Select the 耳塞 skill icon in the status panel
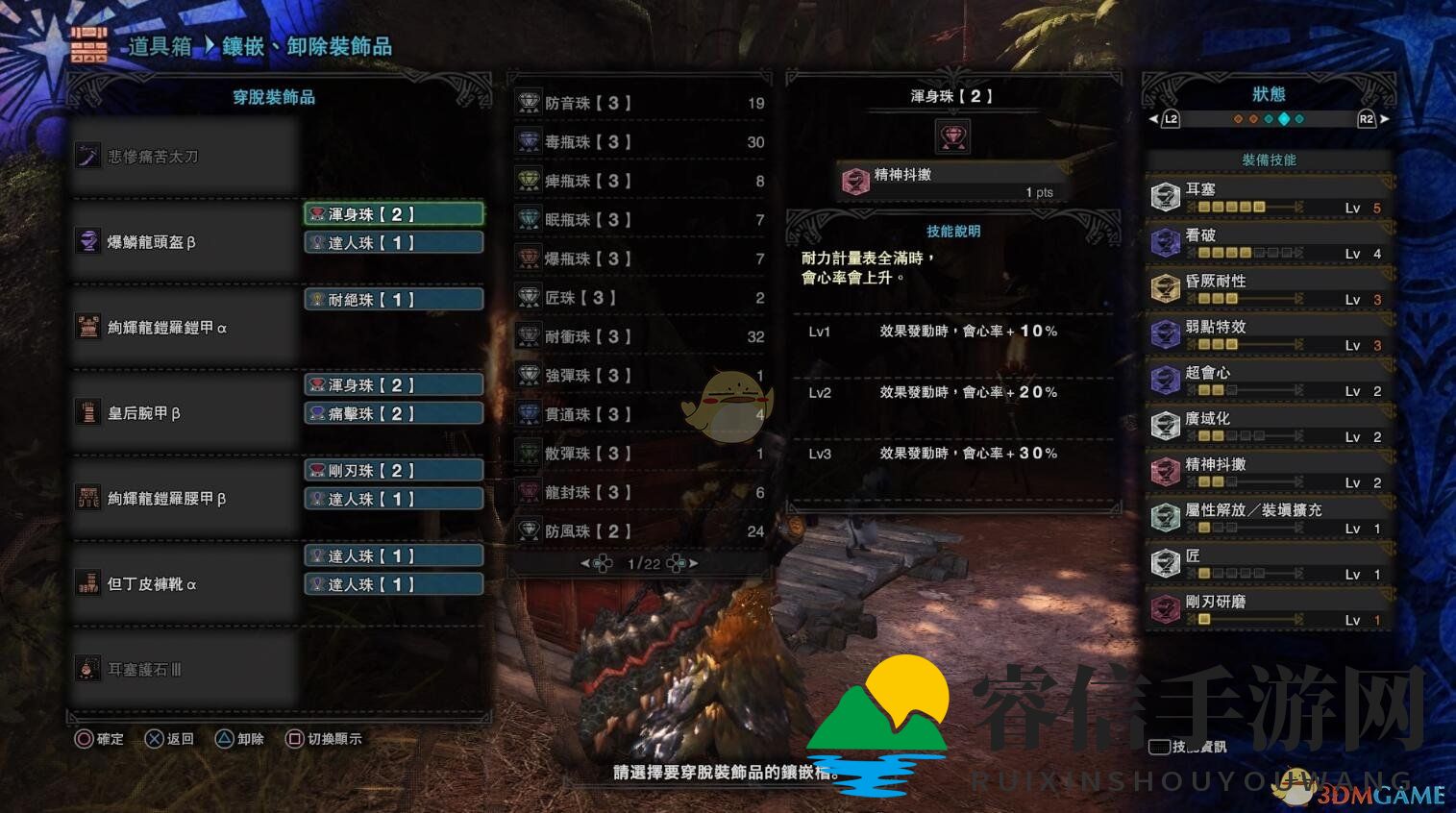This screenshot has width=1456, height=813. click(1165, 196)
